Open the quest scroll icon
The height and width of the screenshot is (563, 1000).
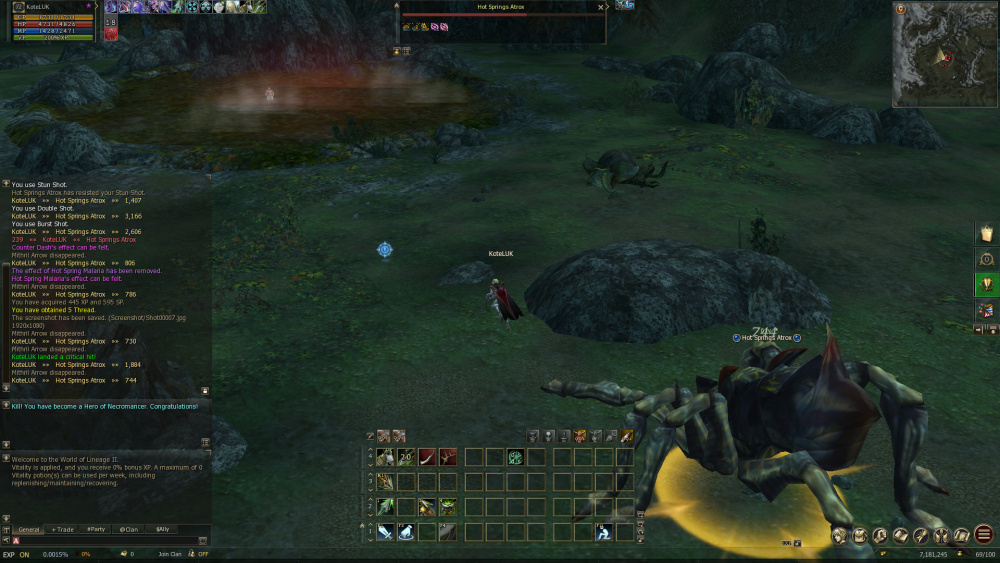coord(961,536)
